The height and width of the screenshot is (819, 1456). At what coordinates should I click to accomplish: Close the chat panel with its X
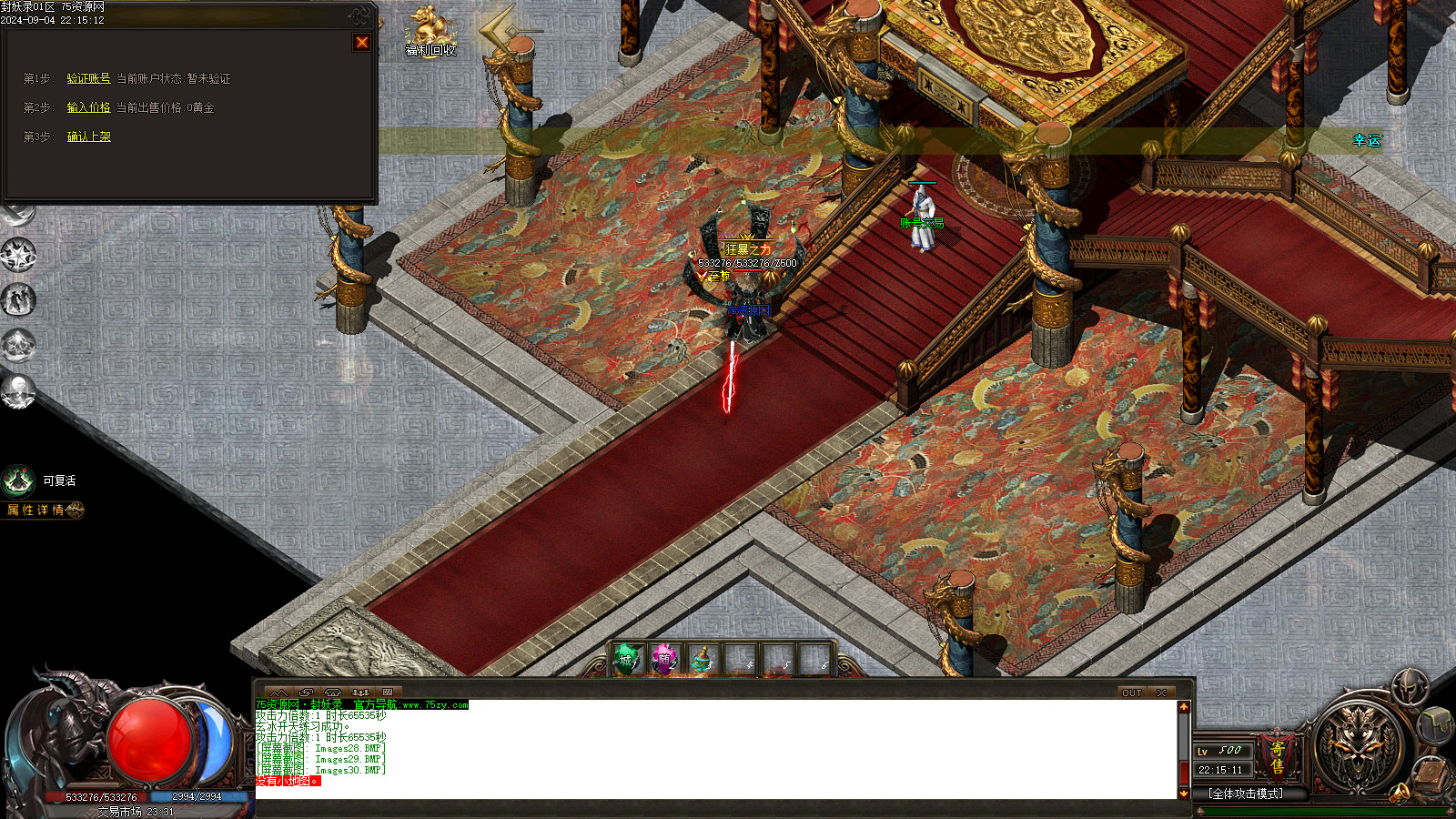[x=1161, y=693]
